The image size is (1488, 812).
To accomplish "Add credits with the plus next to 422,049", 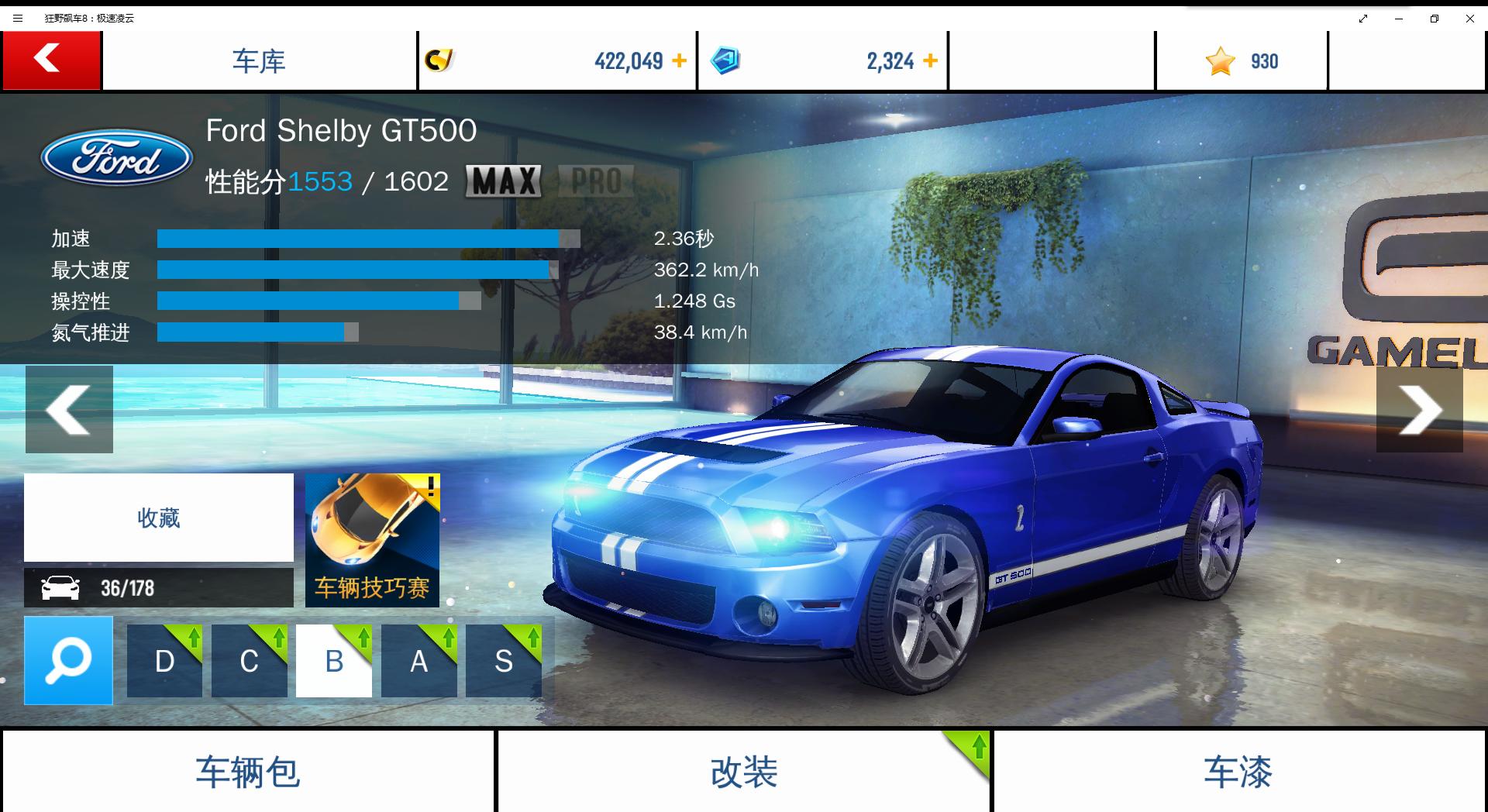I will (x=679, y=60).
